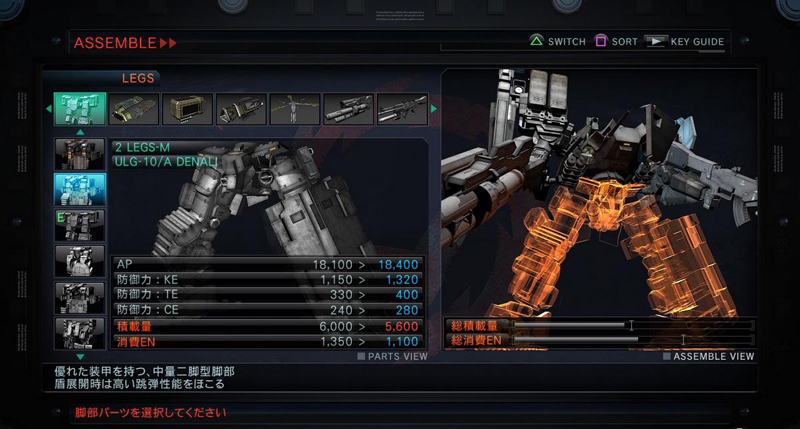Viewport: 800px width, 429px height.
Task: Pick the equipped legs thumbnail marked E
Action: click(x=79, y=225)
